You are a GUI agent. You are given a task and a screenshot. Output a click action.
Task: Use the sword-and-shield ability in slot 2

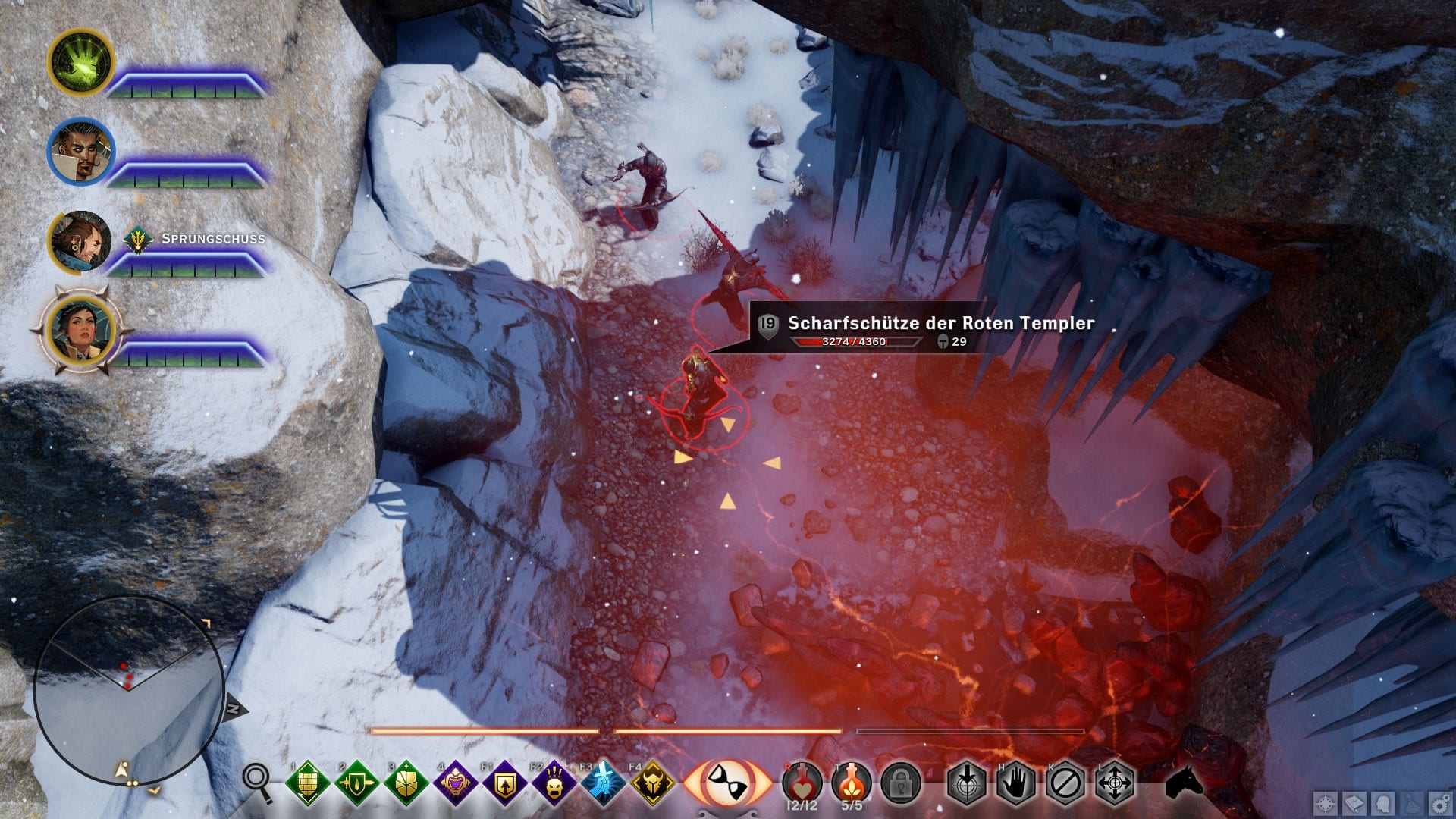pyautogui.click(x=356, y=783)
